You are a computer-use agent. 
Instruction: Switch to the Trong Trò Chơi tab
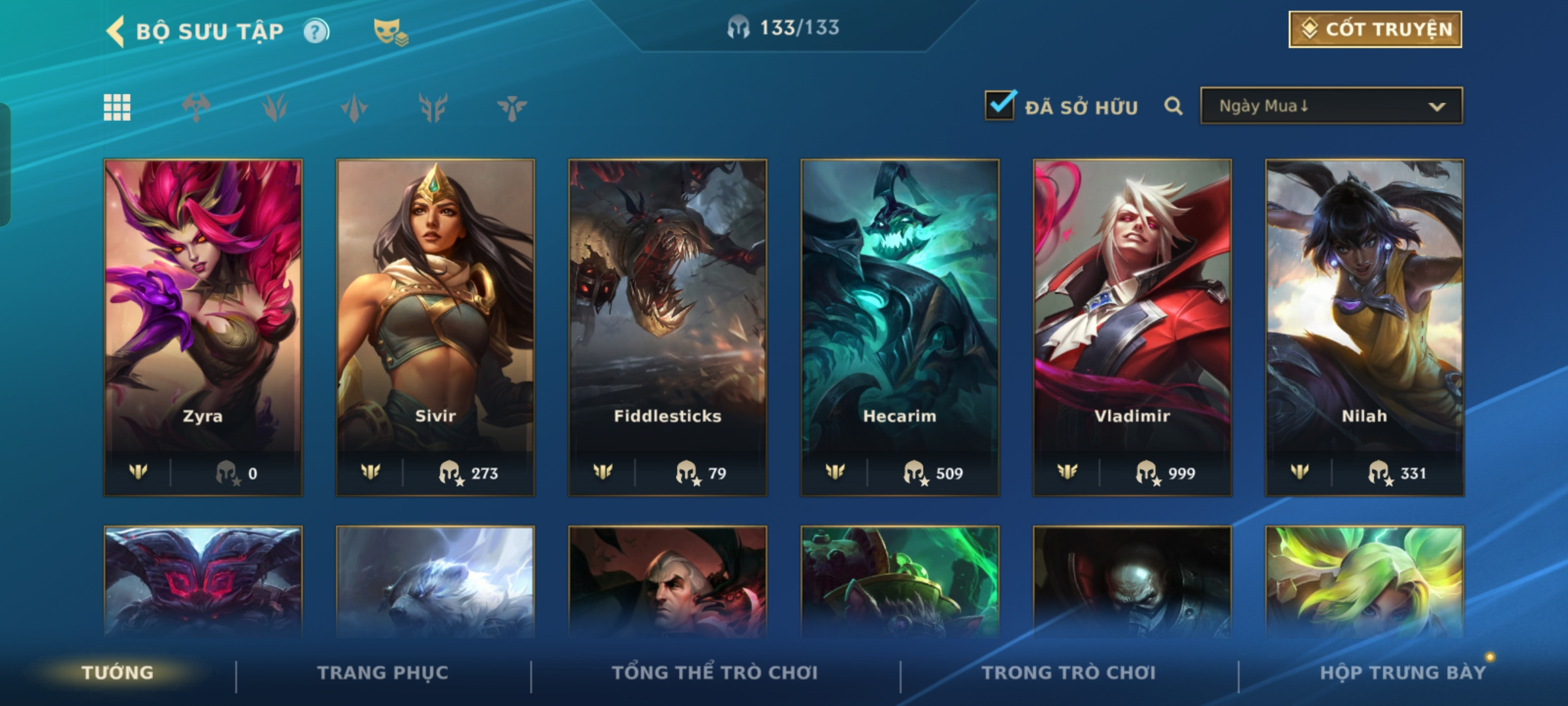(x=1069, y=673)
